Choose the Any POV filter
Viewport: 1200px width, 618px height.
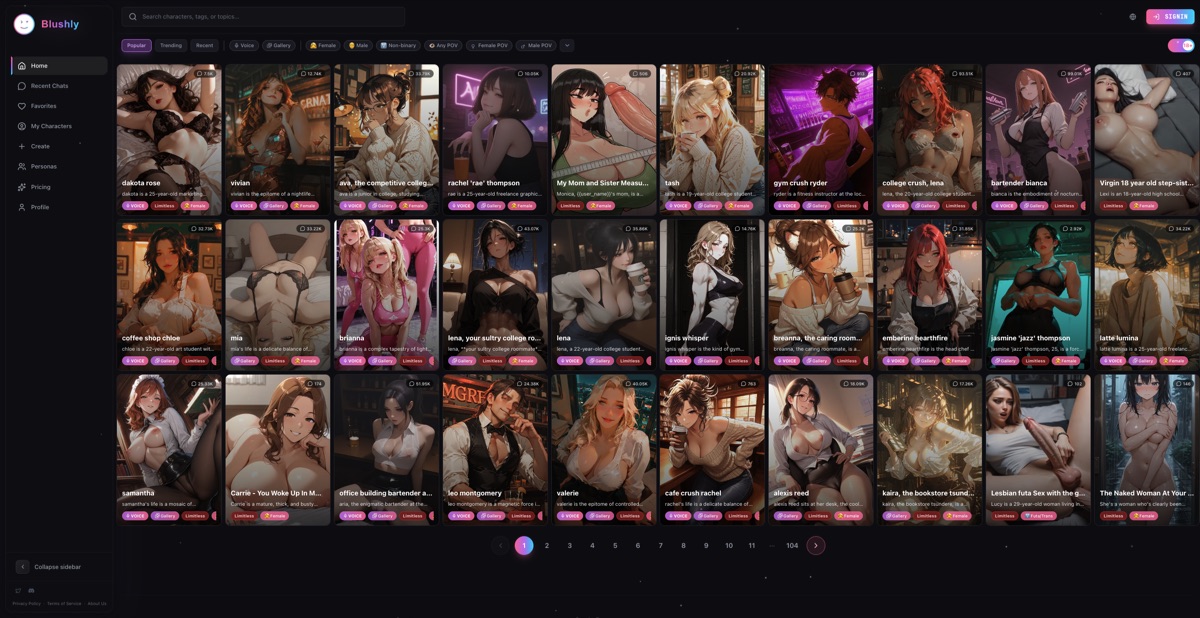(x=443, y=45)
